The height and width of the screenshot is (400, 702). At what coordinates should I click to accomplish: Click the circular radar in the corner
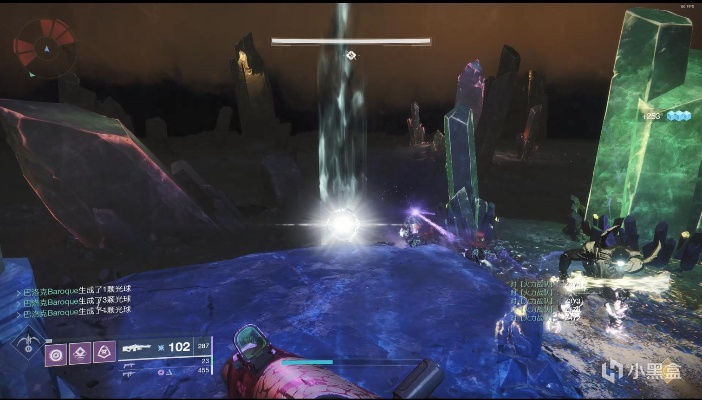tap(44, 45)
